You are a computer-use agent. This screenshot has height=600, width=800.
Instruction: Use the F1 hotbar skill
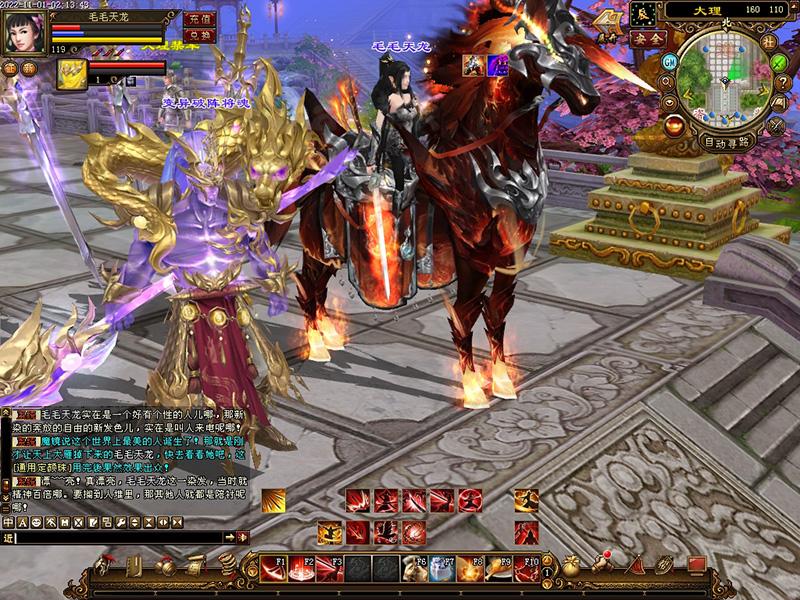274,568
